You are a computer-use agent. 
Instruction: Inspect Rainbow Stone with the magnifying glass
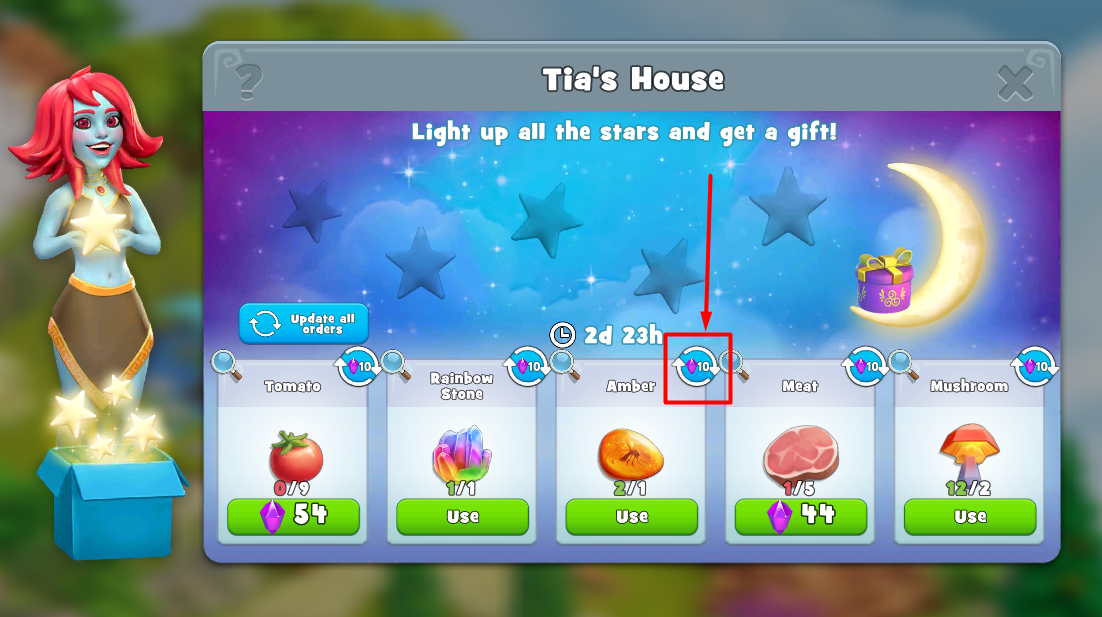[x=396, y=366]
